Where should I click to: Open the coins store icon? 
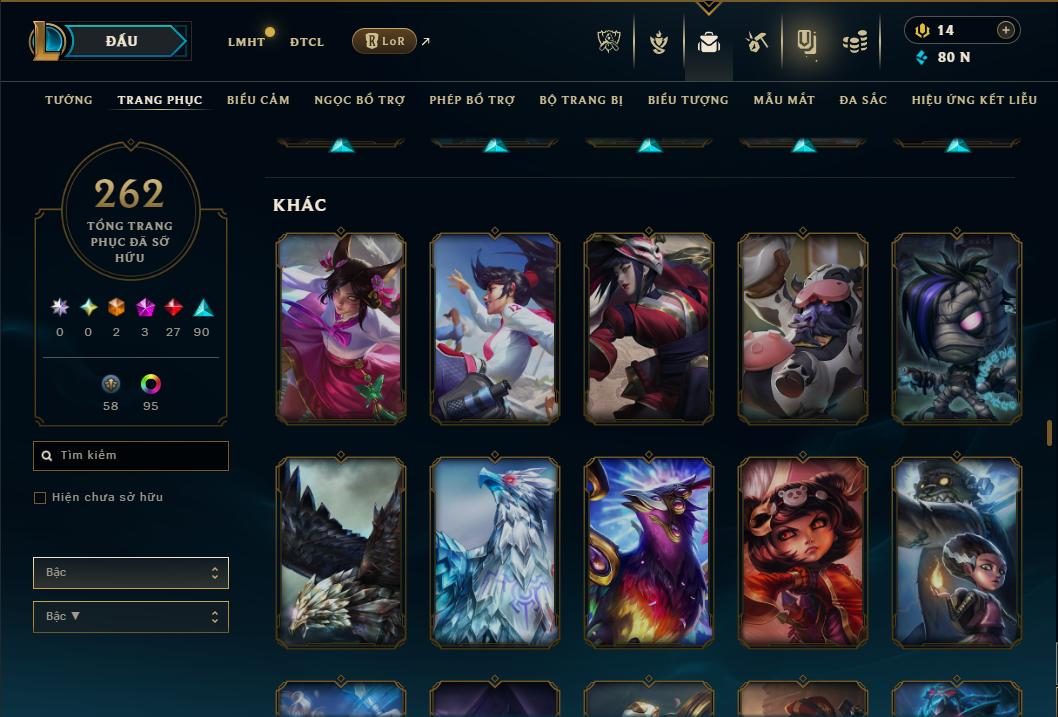pyautogui.click(x=854, y=42)
